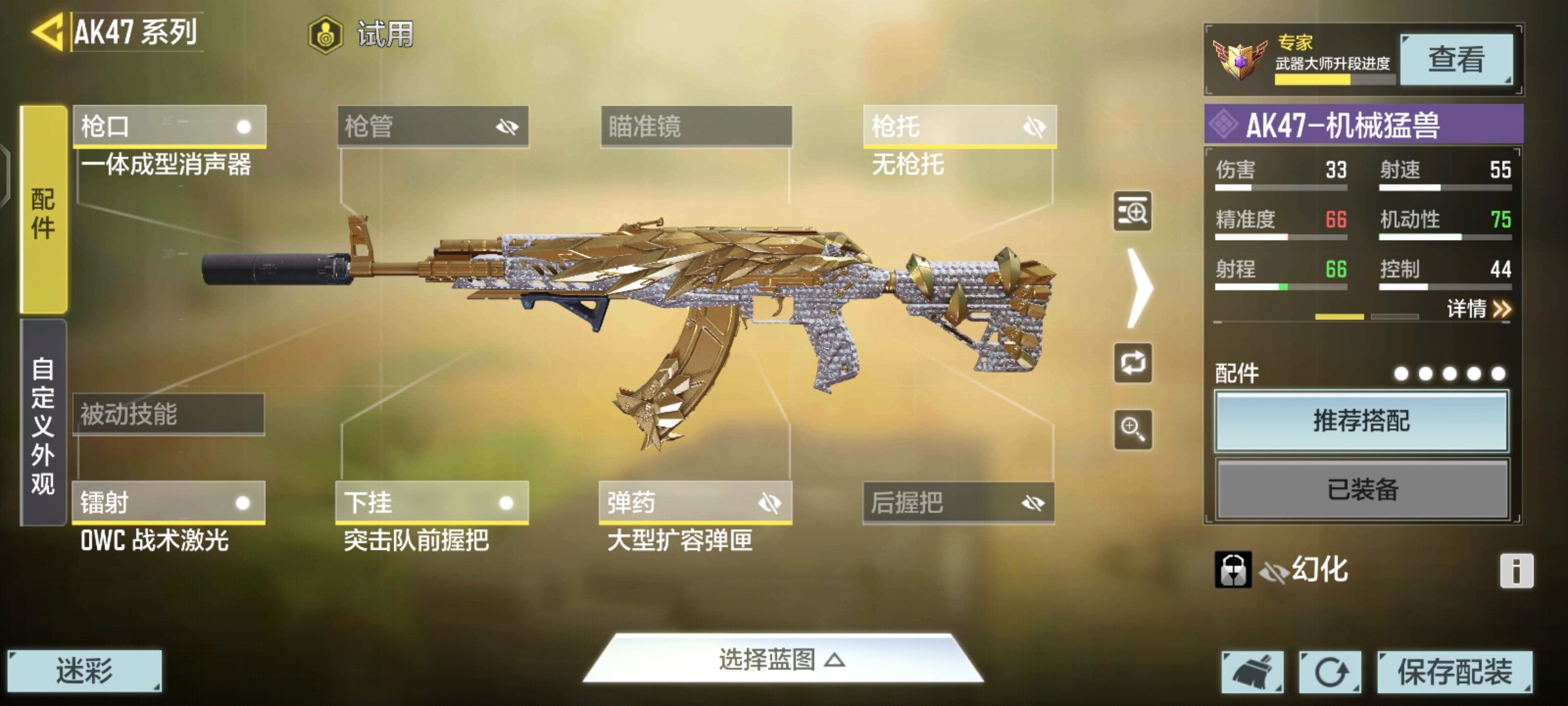
Task: Open the 试用 weapon trial mode
Action: coord(361,34)
